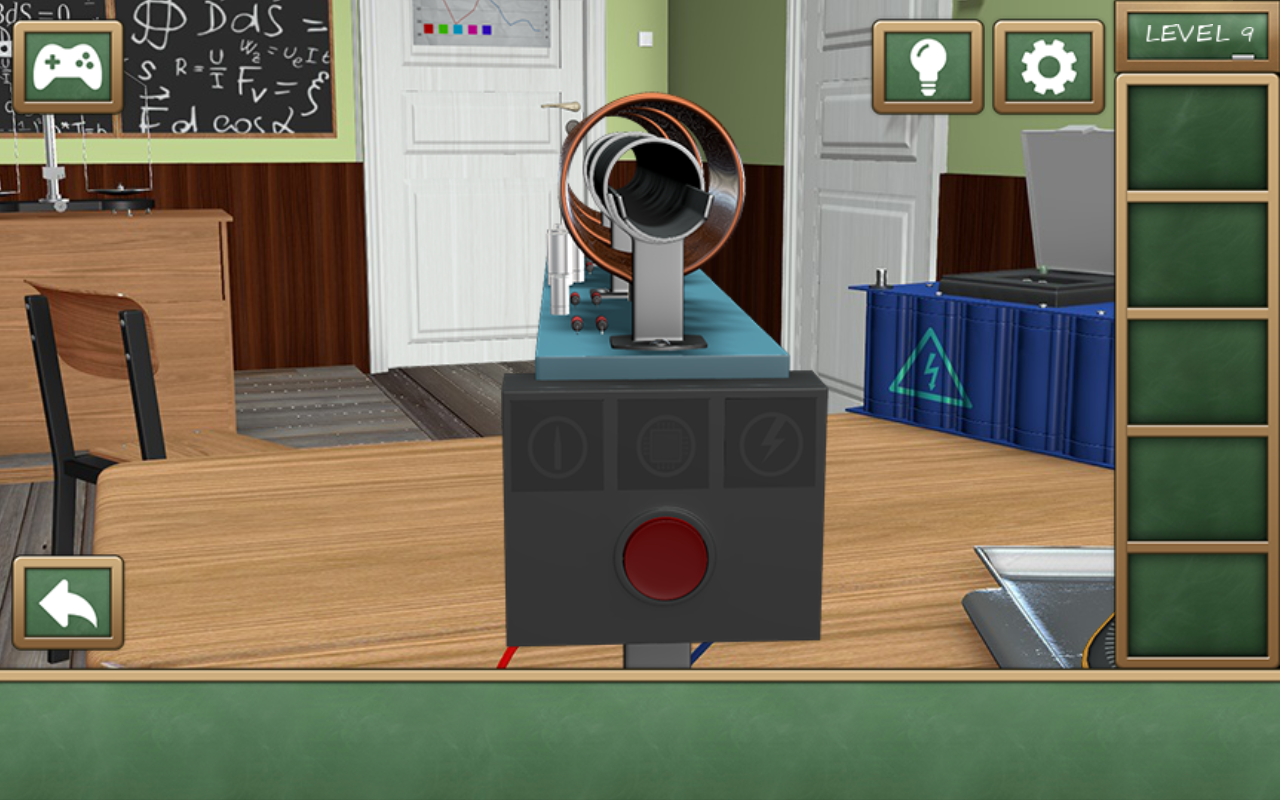
Task: Click the handle of the white door
Action: click(x=560, y=106)
